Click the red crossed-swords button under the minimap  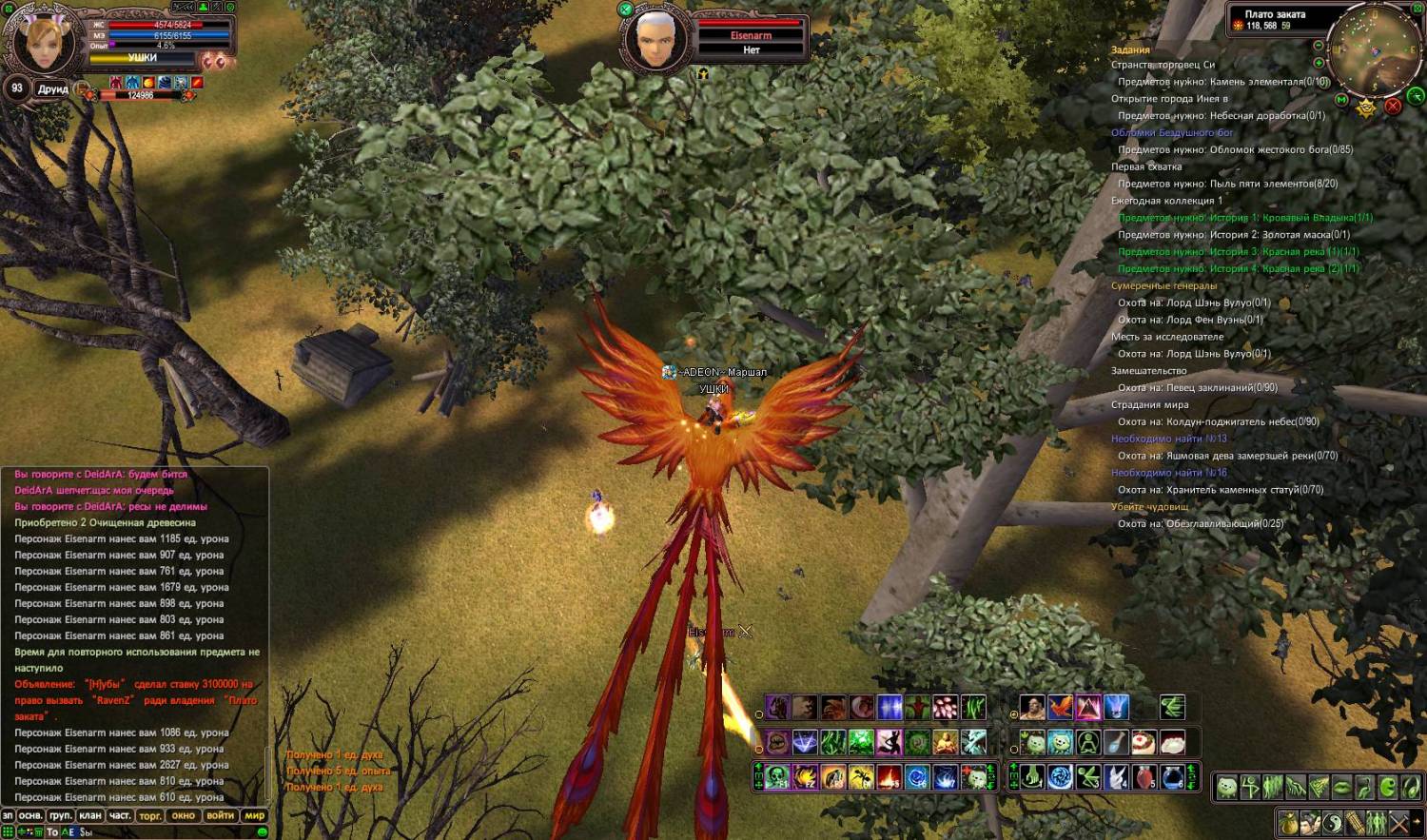1393,106
